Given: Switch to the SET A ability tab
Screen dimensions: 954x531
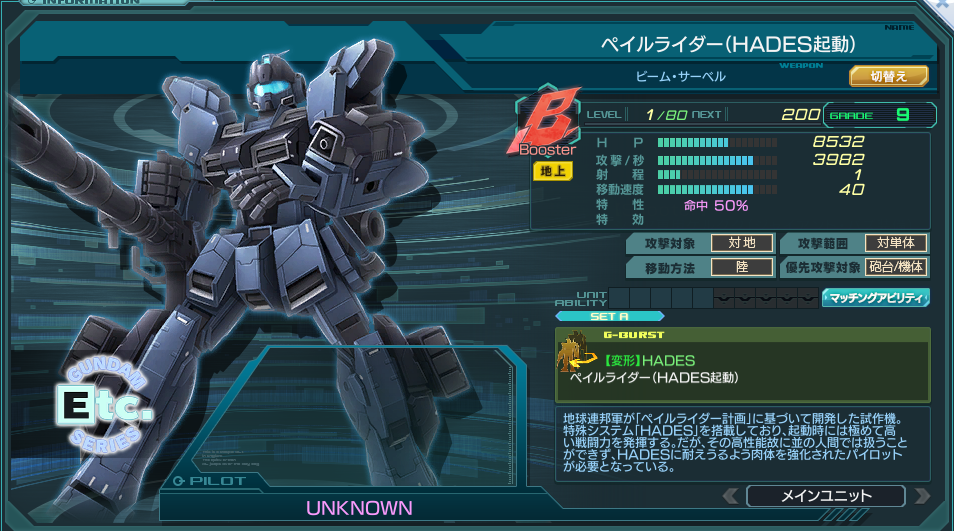Looking at the screenshot, I should 609,316.
